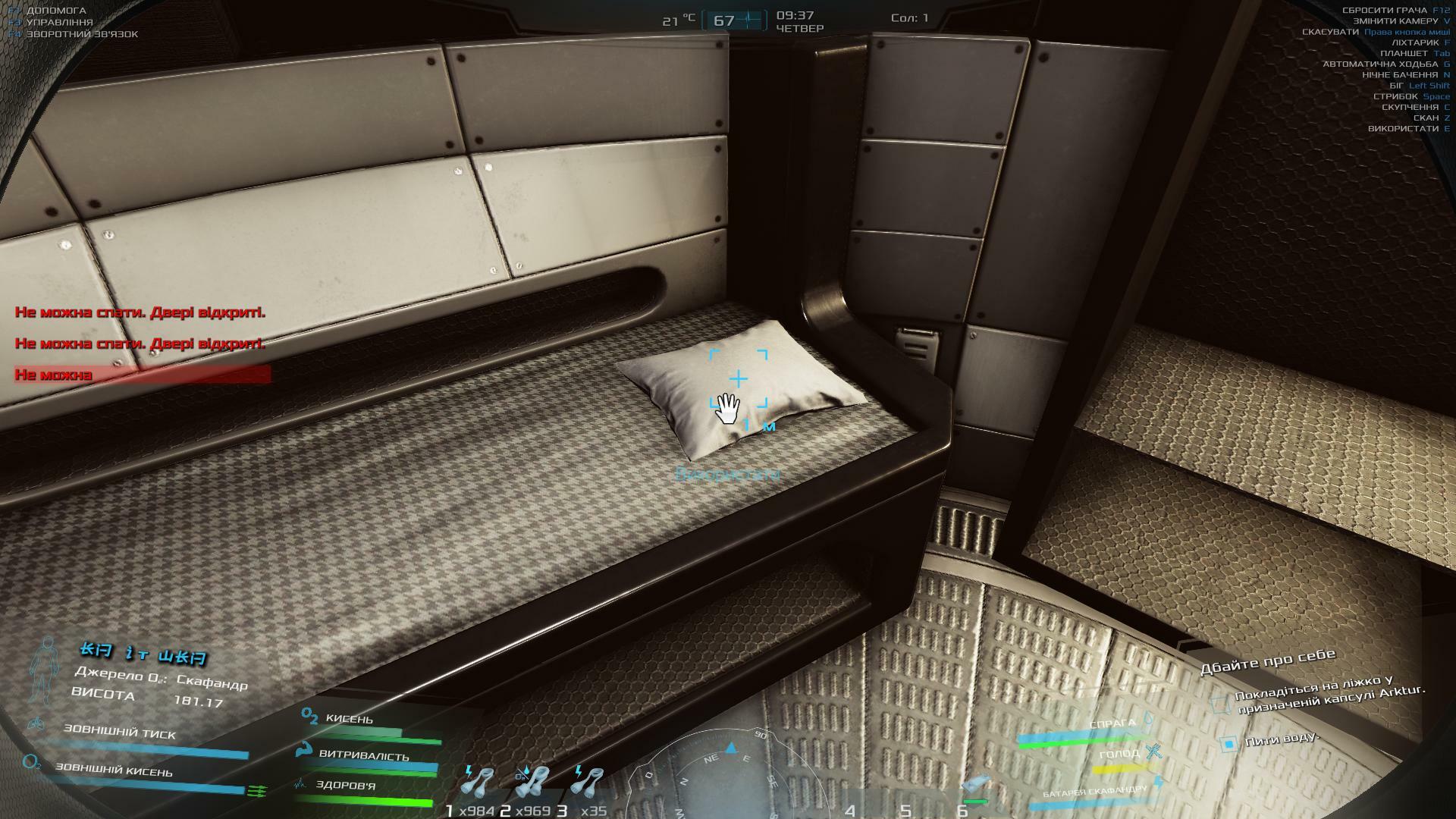Click the 'Пити воду' objective
1456x819 pixels.
tap(1282, 738)
